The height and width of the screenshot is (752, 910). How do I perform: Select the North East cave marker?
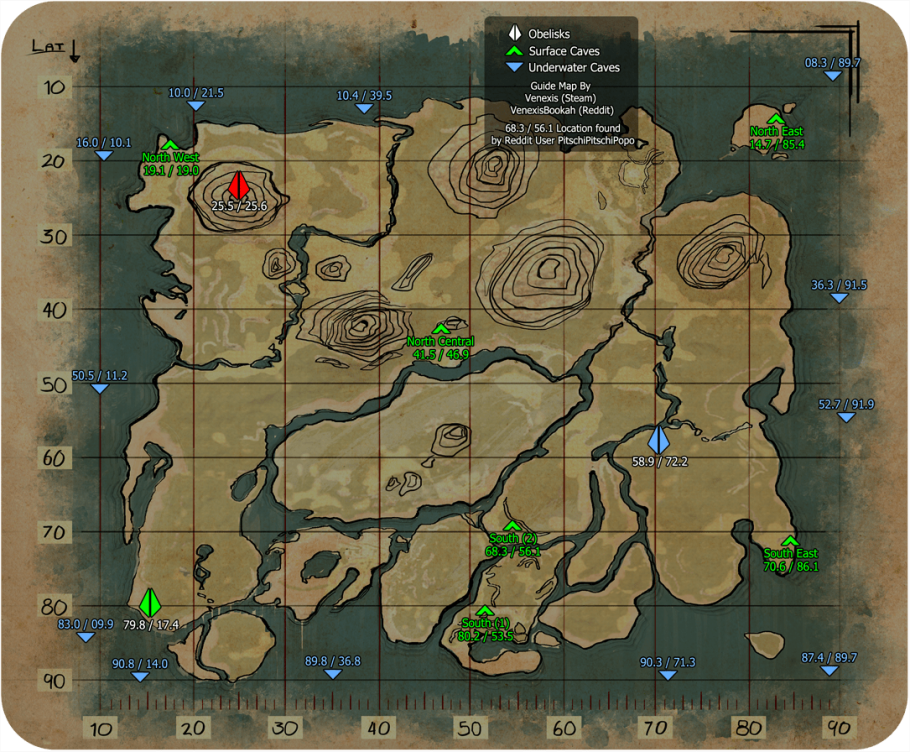click(776, 119)
